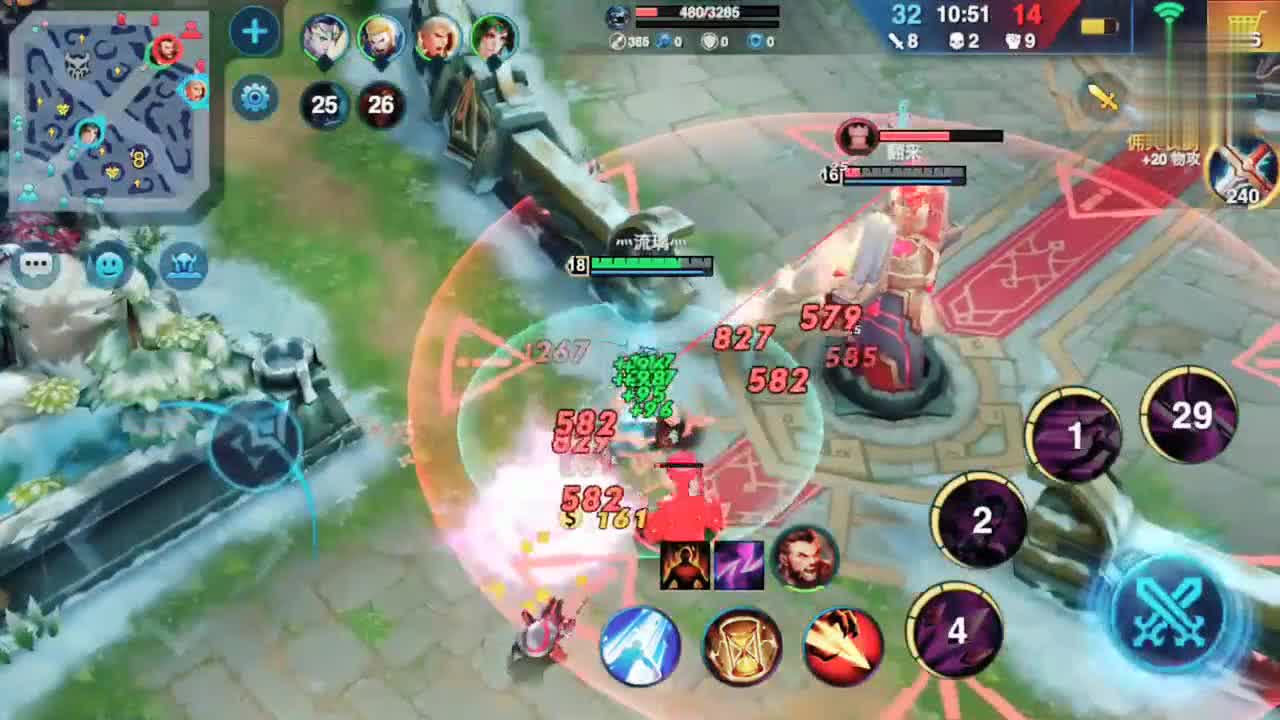Image resolution: width=1280 pixels, height=720 pixels.
Task: Select the green-clad teammate portrait
Action: tap(494, 38)
